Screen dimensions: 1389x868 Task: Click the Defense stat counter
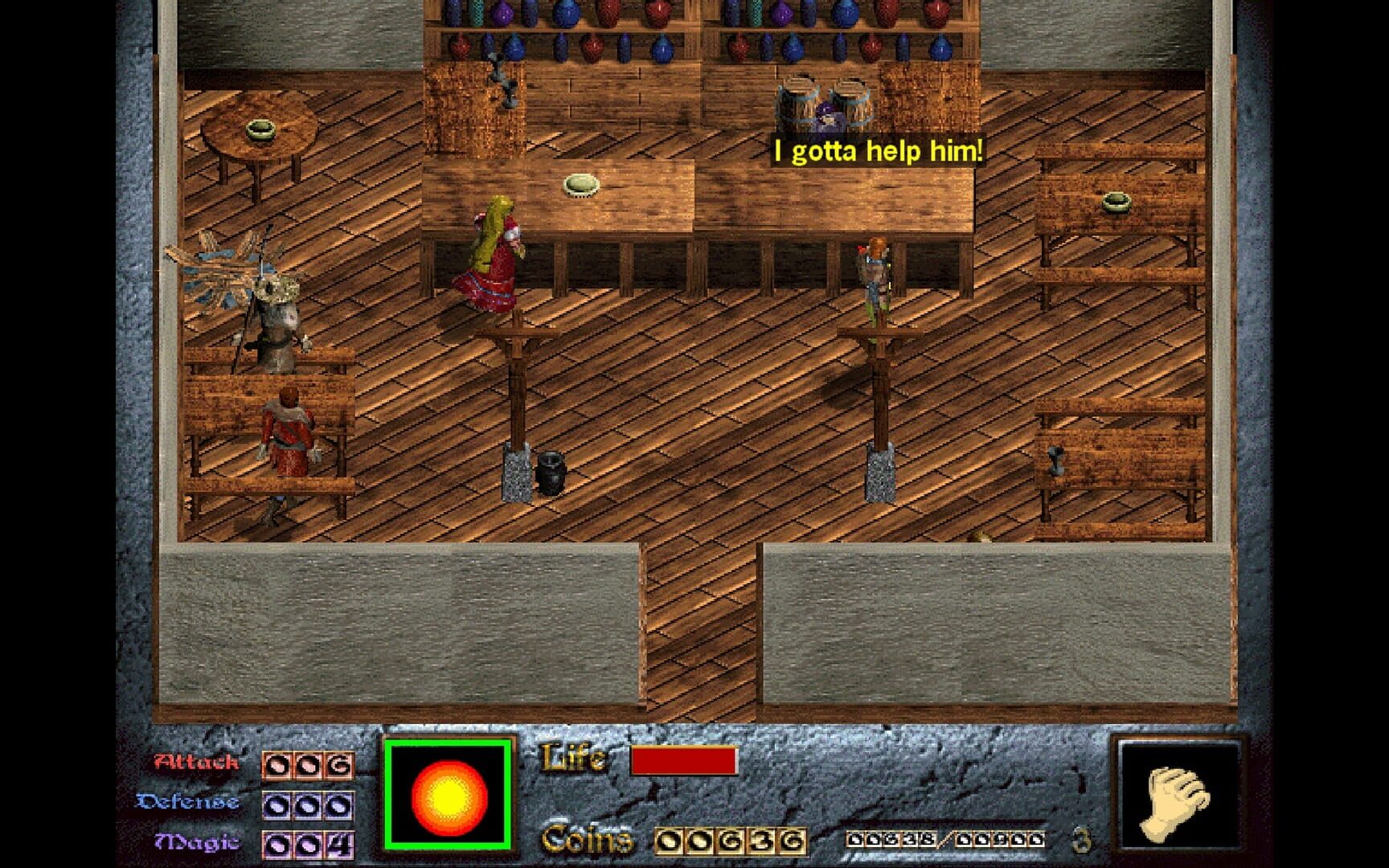pos(309,804)
